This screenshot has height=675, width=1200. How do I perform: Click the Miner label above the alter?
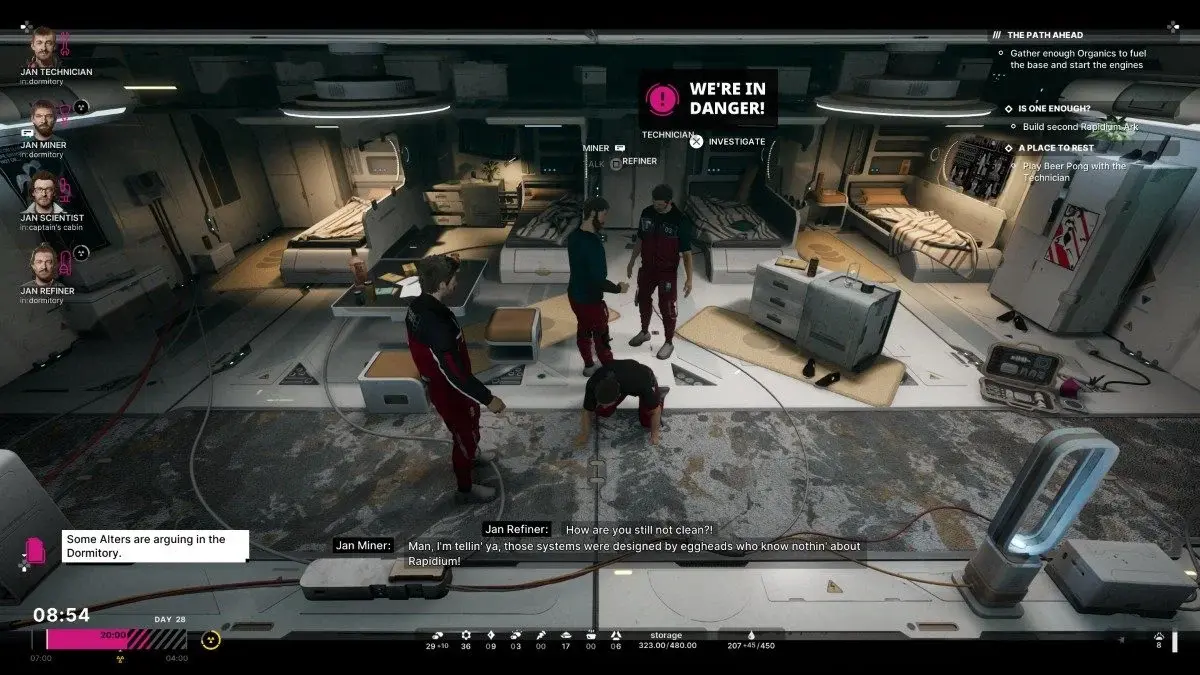(x=596, y=148)
